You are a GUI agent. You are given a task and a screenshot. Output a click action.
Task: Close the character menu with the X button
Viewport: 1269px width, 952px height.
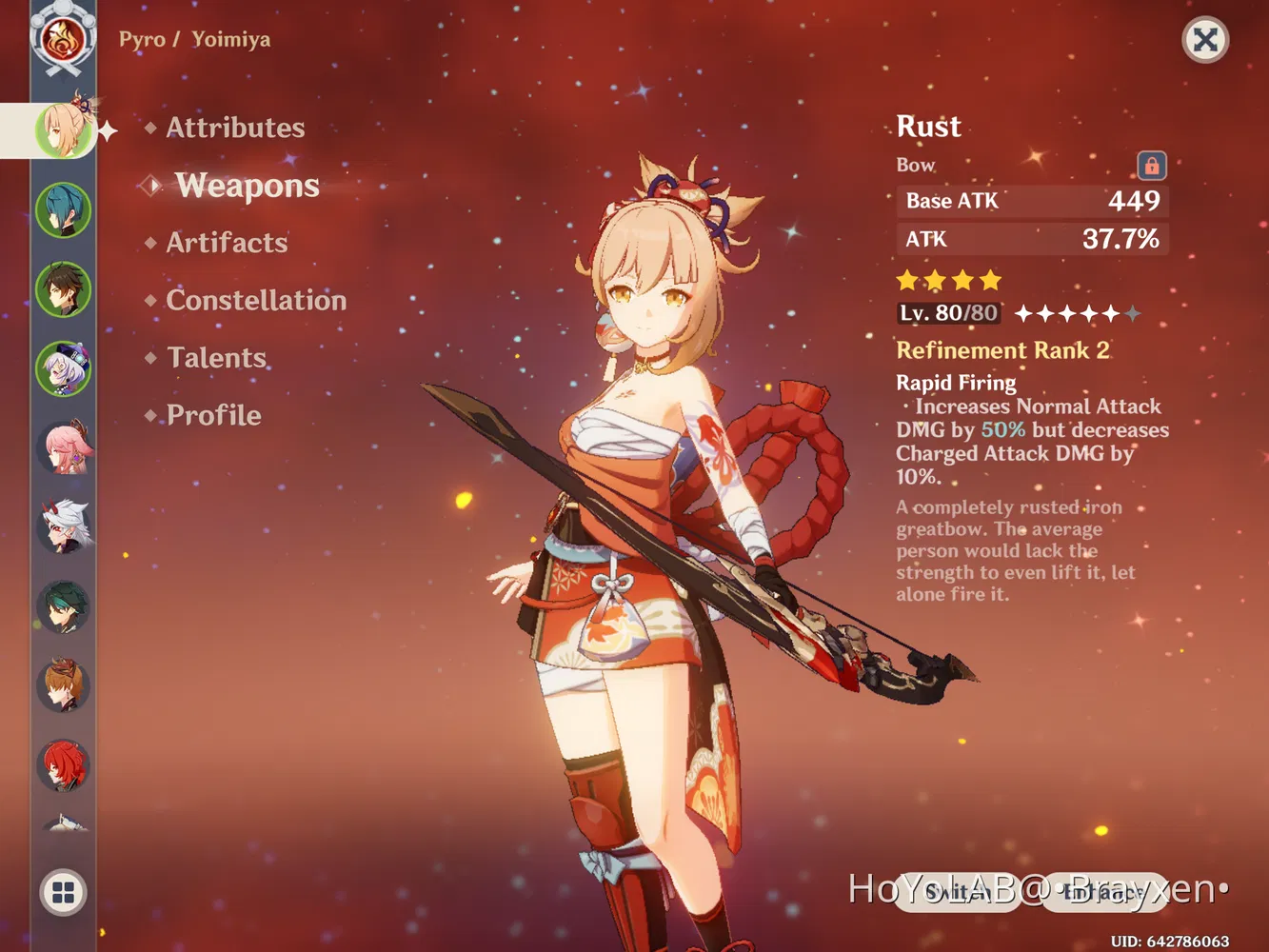[x=1205, y=41]
